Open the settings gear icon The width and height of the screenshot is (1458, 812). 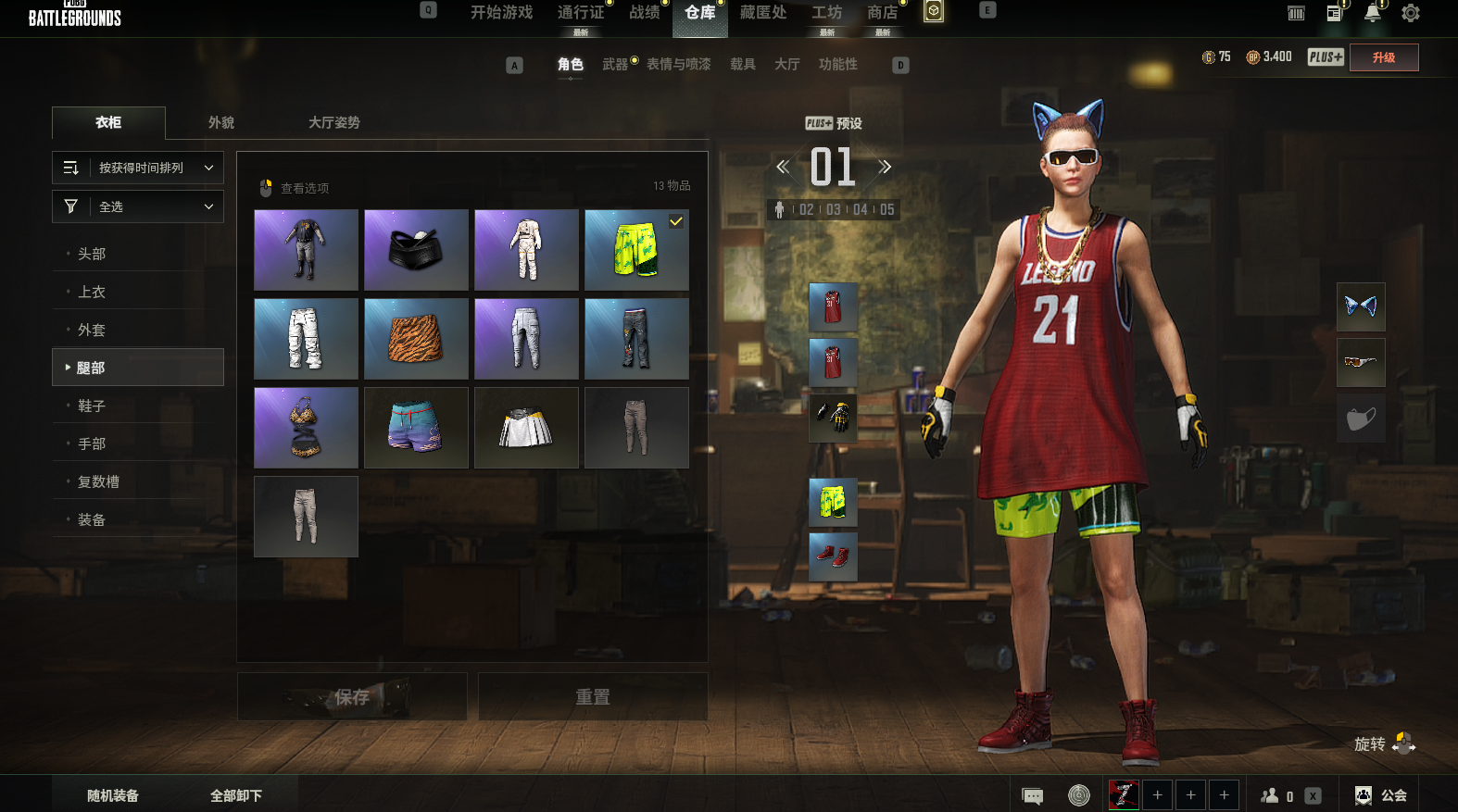coord(1410,13)
